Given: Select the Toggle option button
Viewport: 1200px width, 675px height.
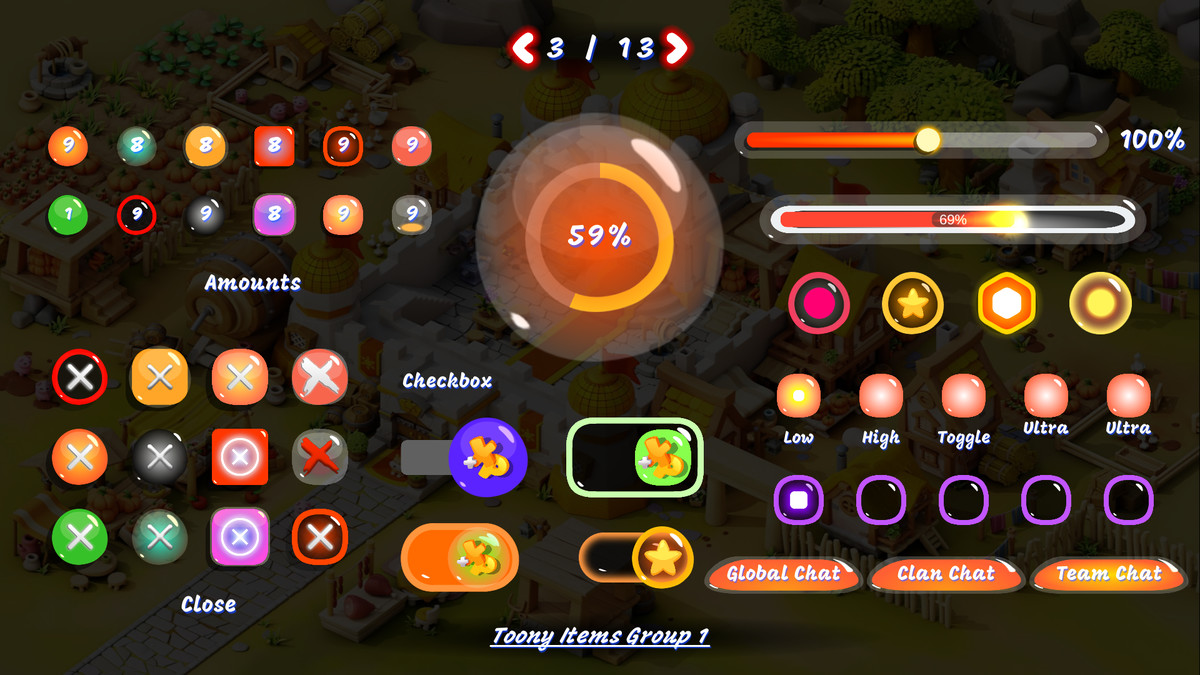Looking at the screenshot, I should pos(964,395).
